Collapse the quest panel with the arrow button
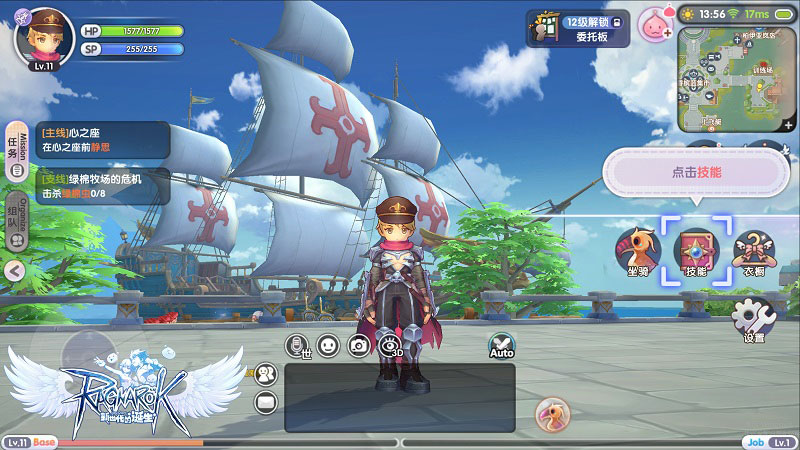The width and height of the screenshot is (800, 450). 14,270
